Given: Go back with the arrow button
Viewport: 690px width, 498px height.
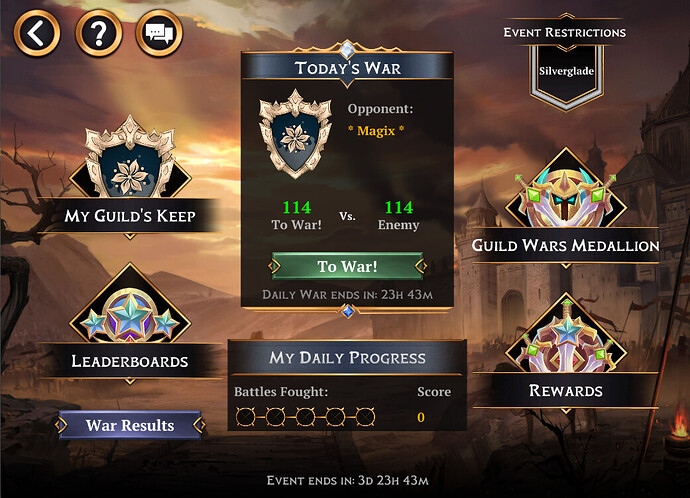Looking at the screenshot, I should pyautogui.click(x=37, y=34).
